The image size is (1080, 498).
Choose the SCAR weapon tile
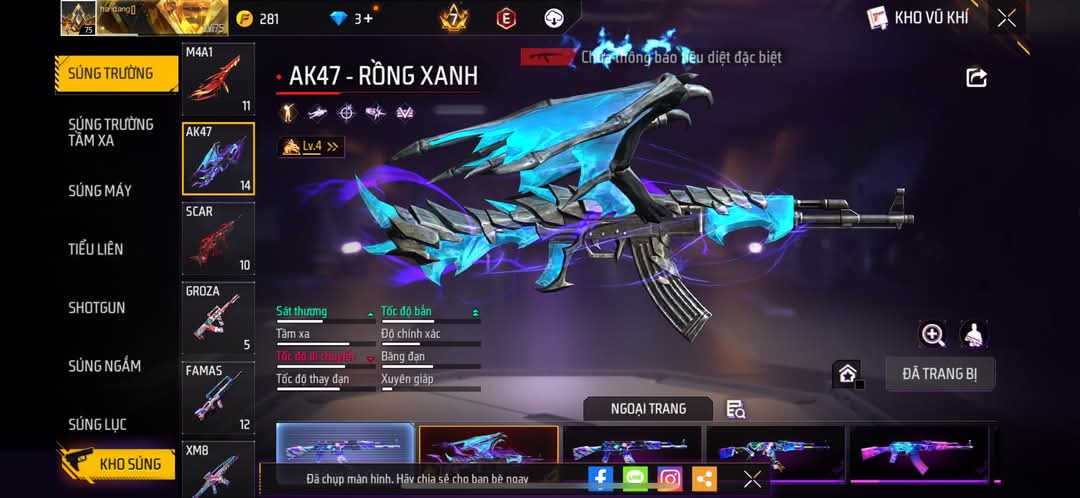coord(218,238)
